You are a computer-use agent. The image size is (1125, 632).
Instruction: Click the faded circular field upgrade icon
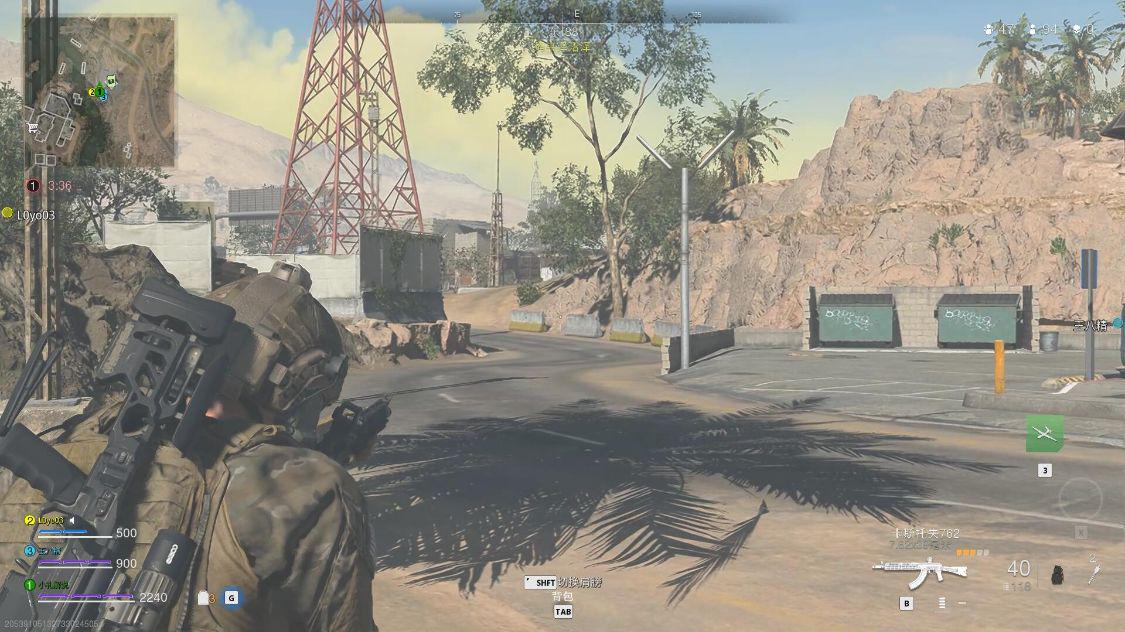point(1080,498)
